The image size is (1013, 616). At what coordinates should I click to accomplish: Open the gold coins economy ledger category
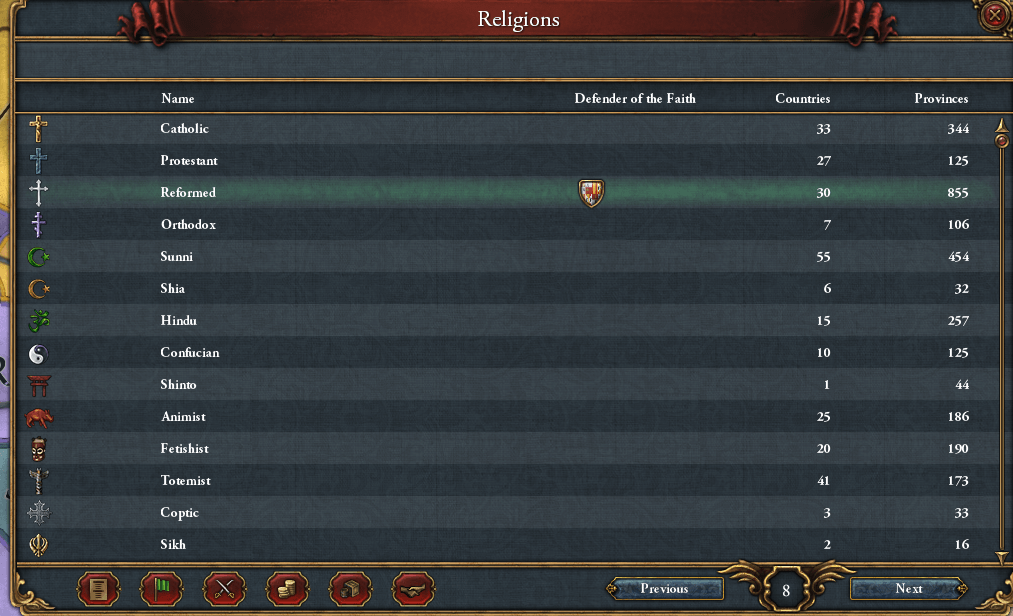[286, 589]
